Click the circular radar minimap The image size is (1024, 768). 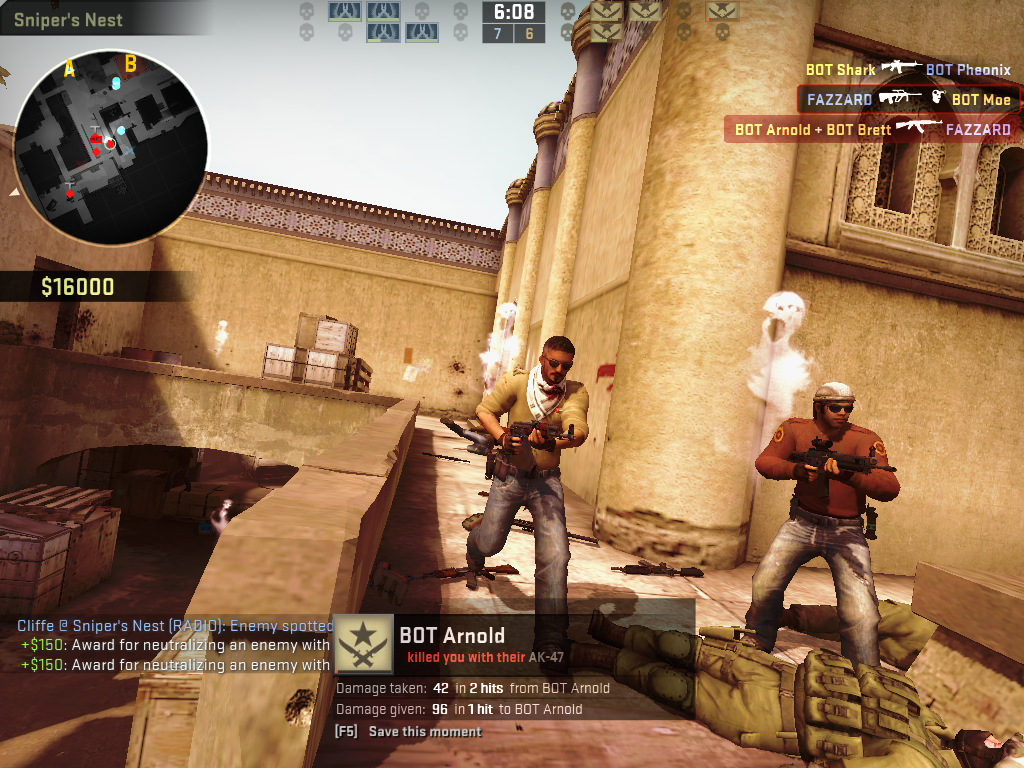109,147
